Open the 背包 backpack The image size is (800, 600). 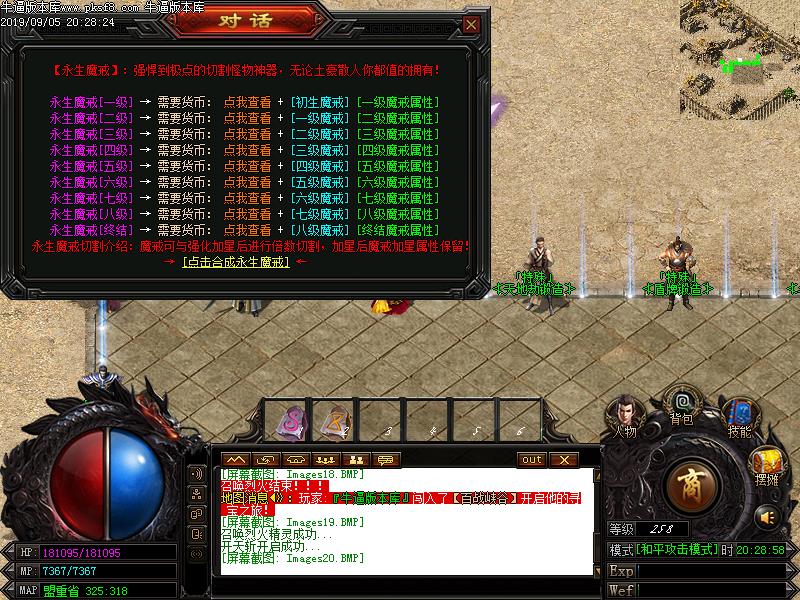pos(682,407)
